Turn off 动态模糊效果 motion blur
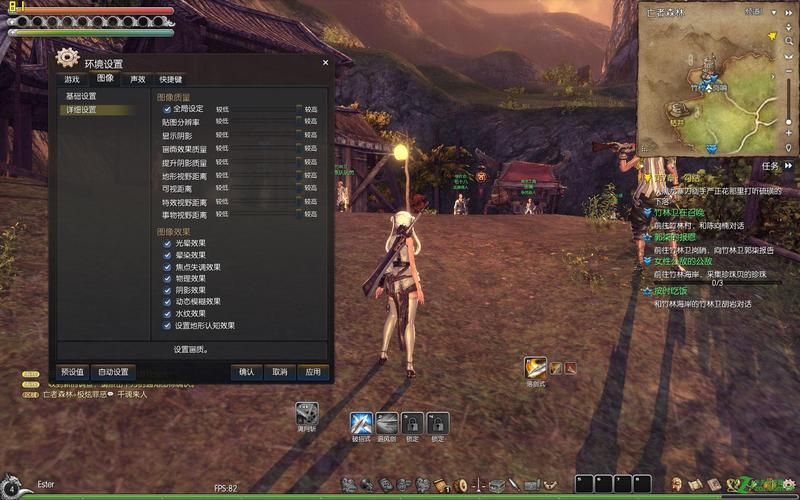 pyautogui.click(x=167, y=301)
